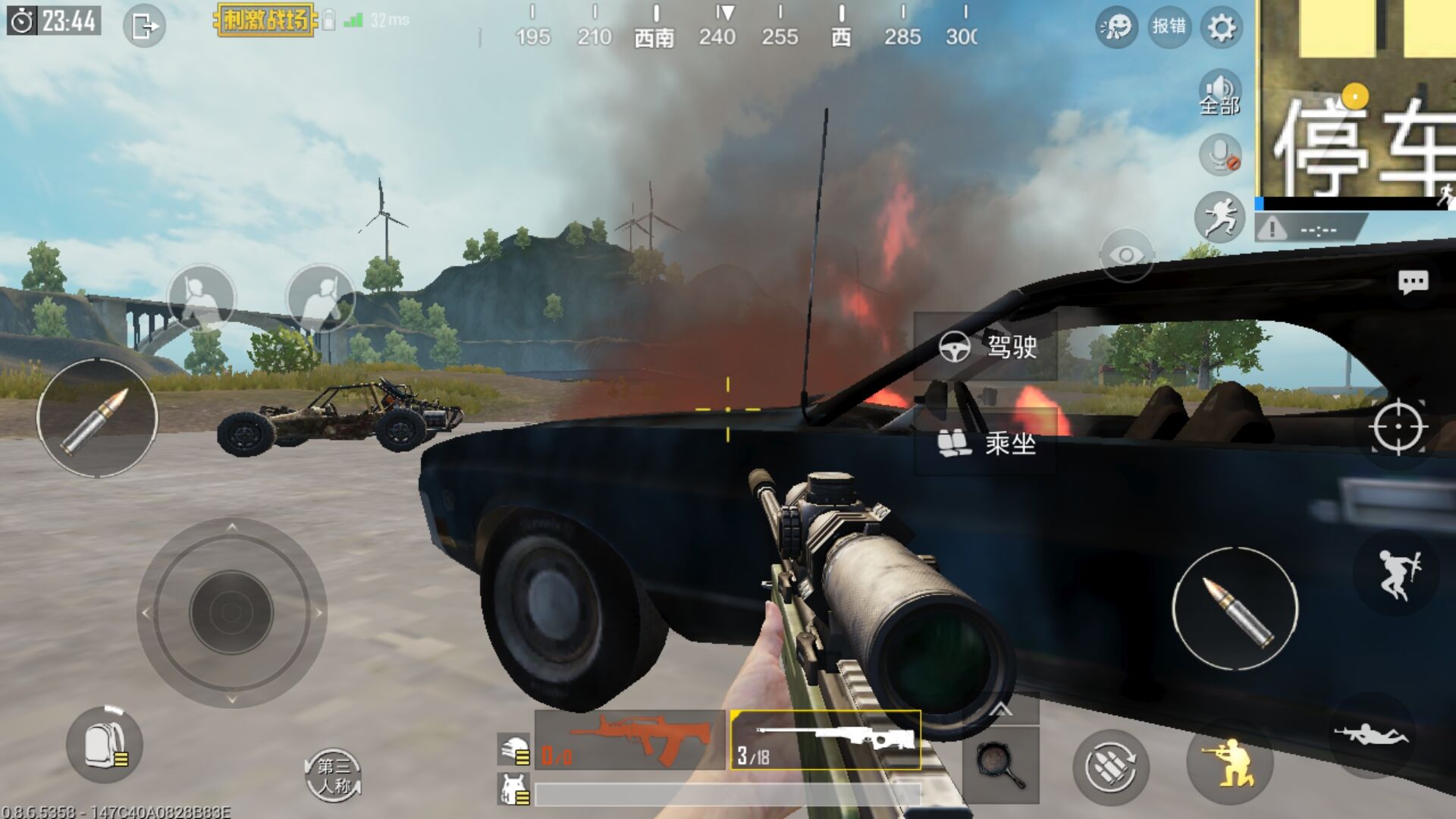Open the quick chat bubble
Screen dimensions: 1456x819
(1413, 283)
